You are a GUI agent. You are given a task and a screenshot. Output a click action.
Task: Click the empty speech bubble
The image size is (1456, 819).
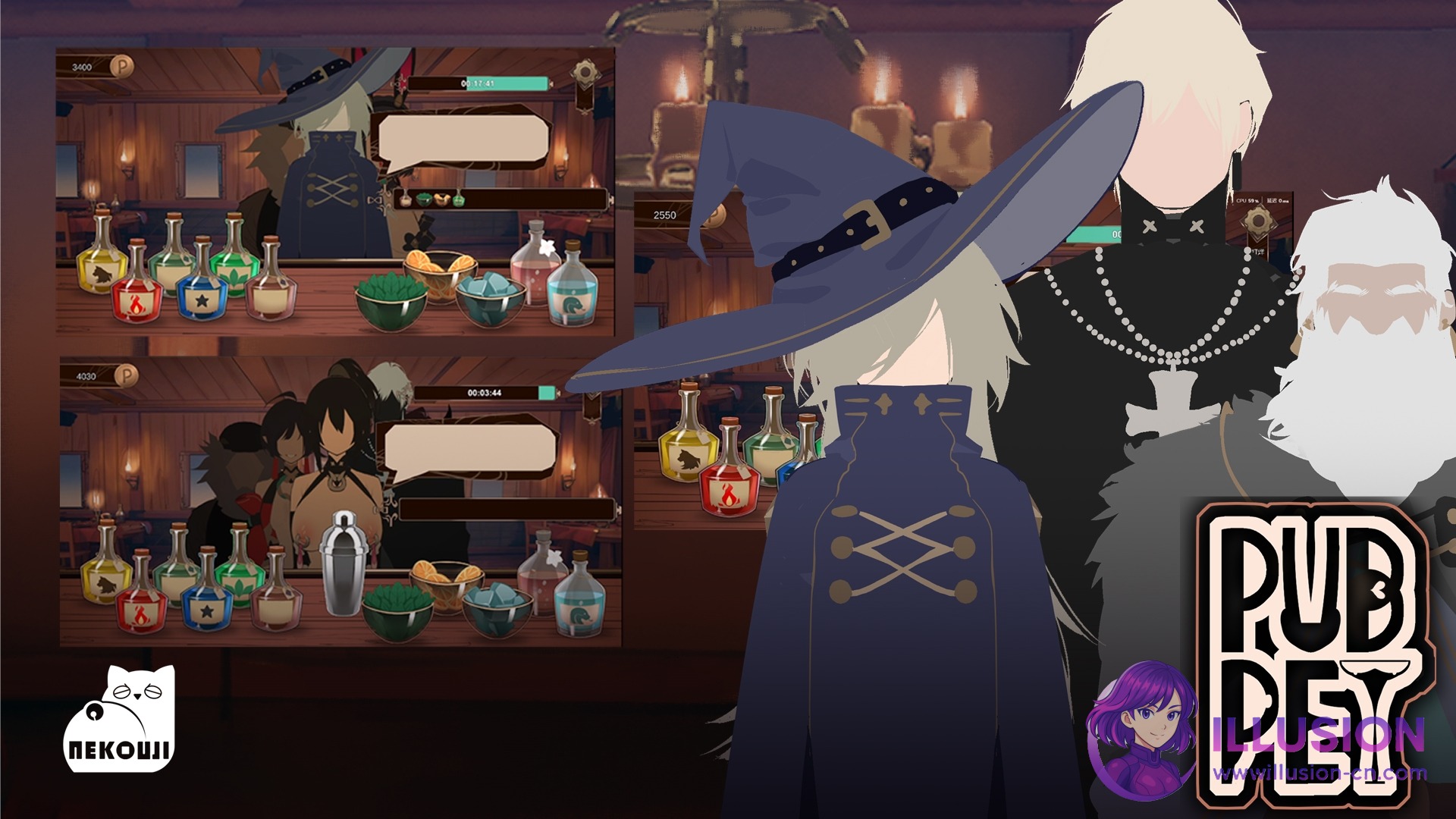(x=464, y=138)
